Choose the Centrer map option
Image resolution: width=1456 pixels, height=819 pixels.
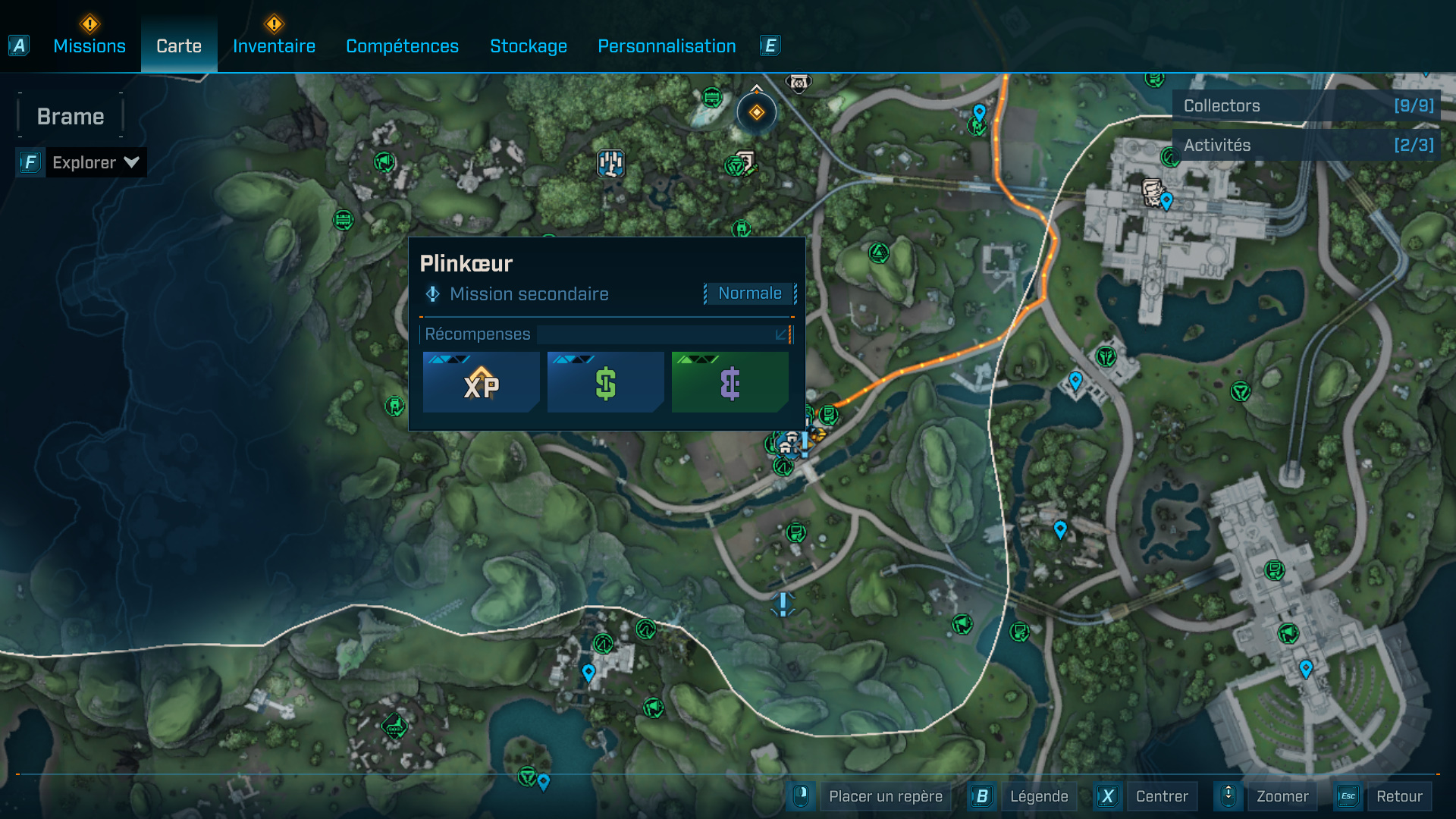1161,796
